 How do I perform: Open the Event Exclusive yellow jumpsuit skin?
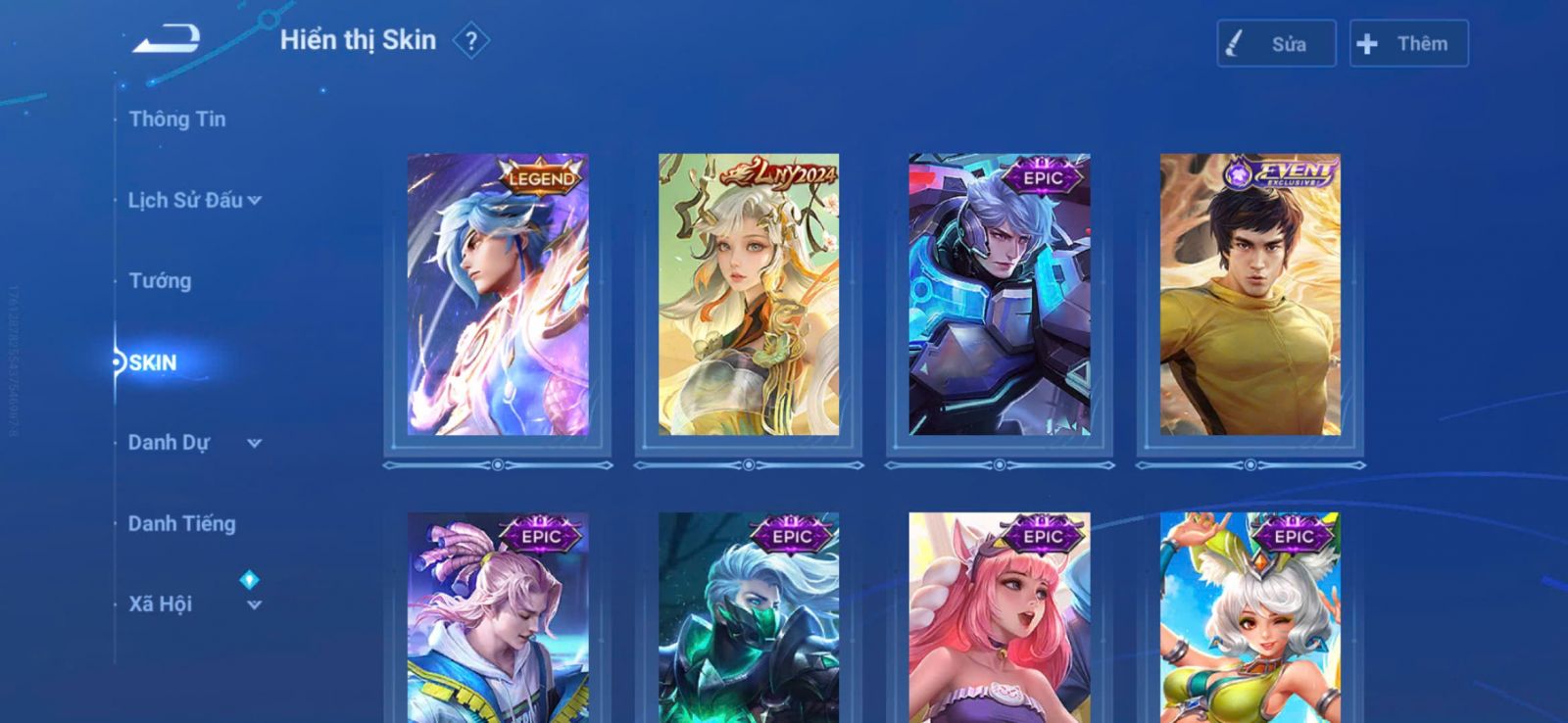[x=1250, y=294]
